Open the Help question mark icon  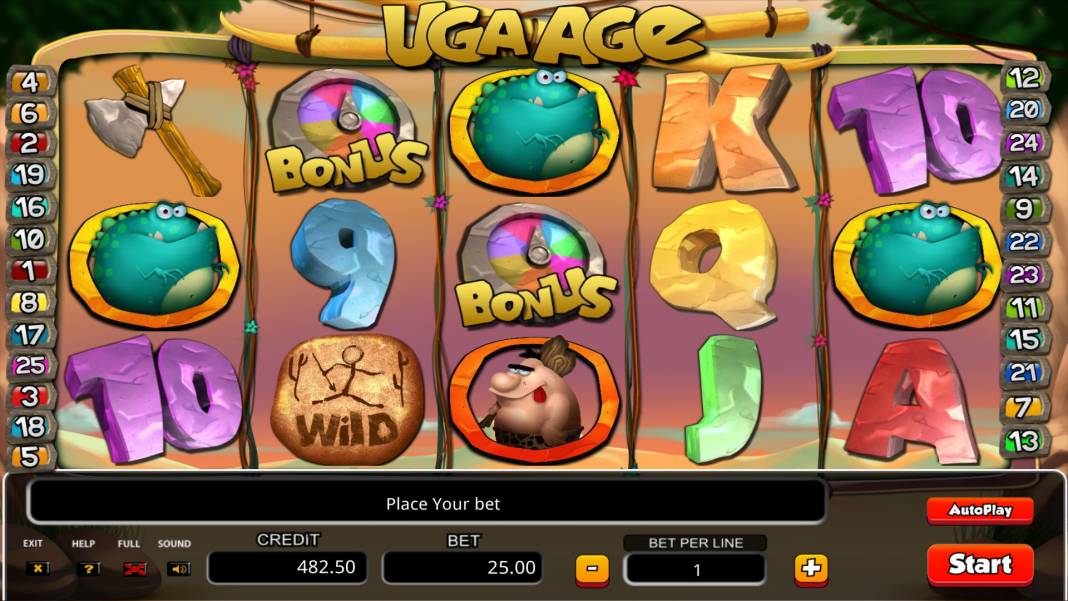click(x=88, y=568)
